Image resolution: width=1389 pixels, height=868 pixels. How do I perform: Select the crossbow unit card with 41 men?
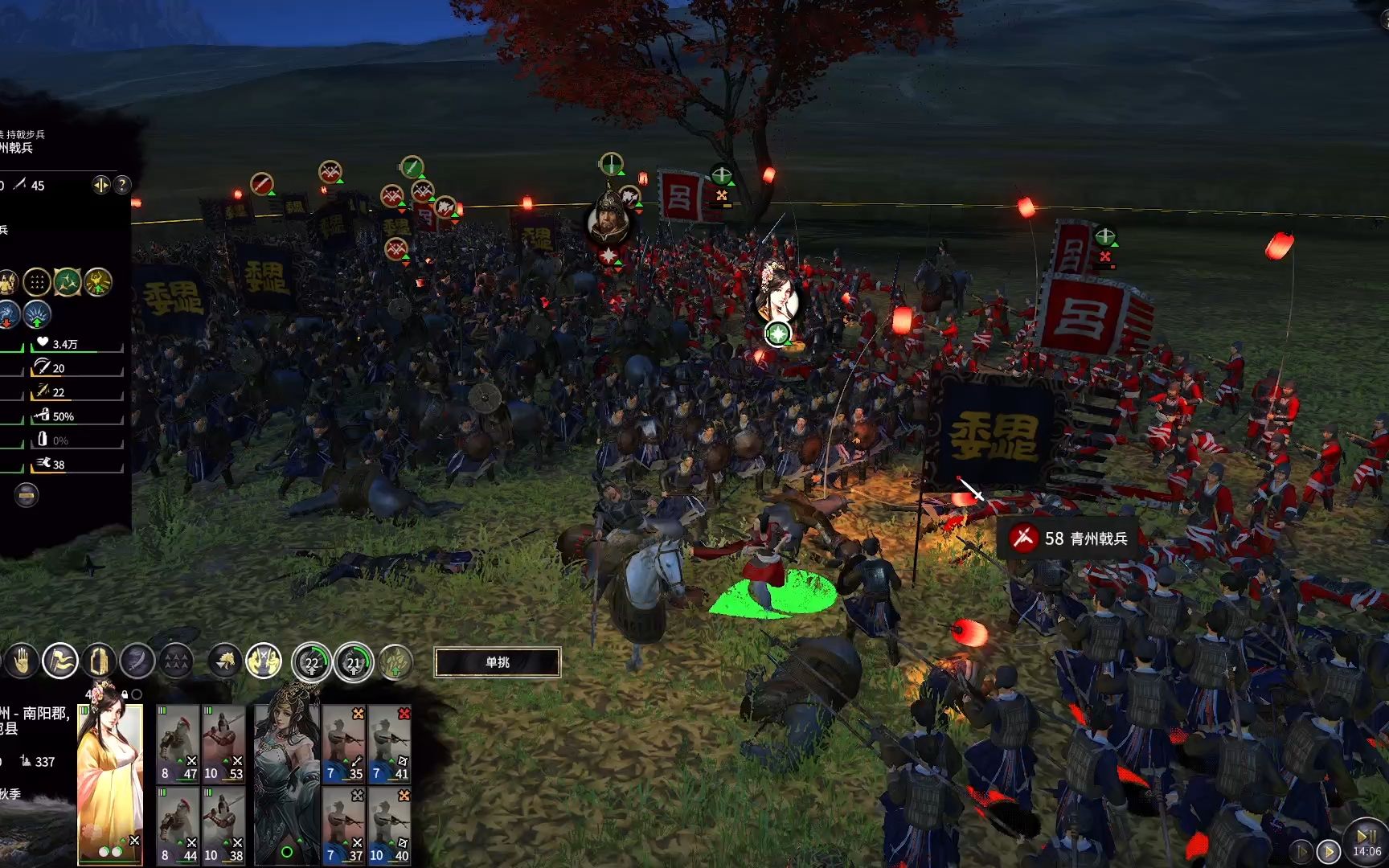click(x=390, y=745)
